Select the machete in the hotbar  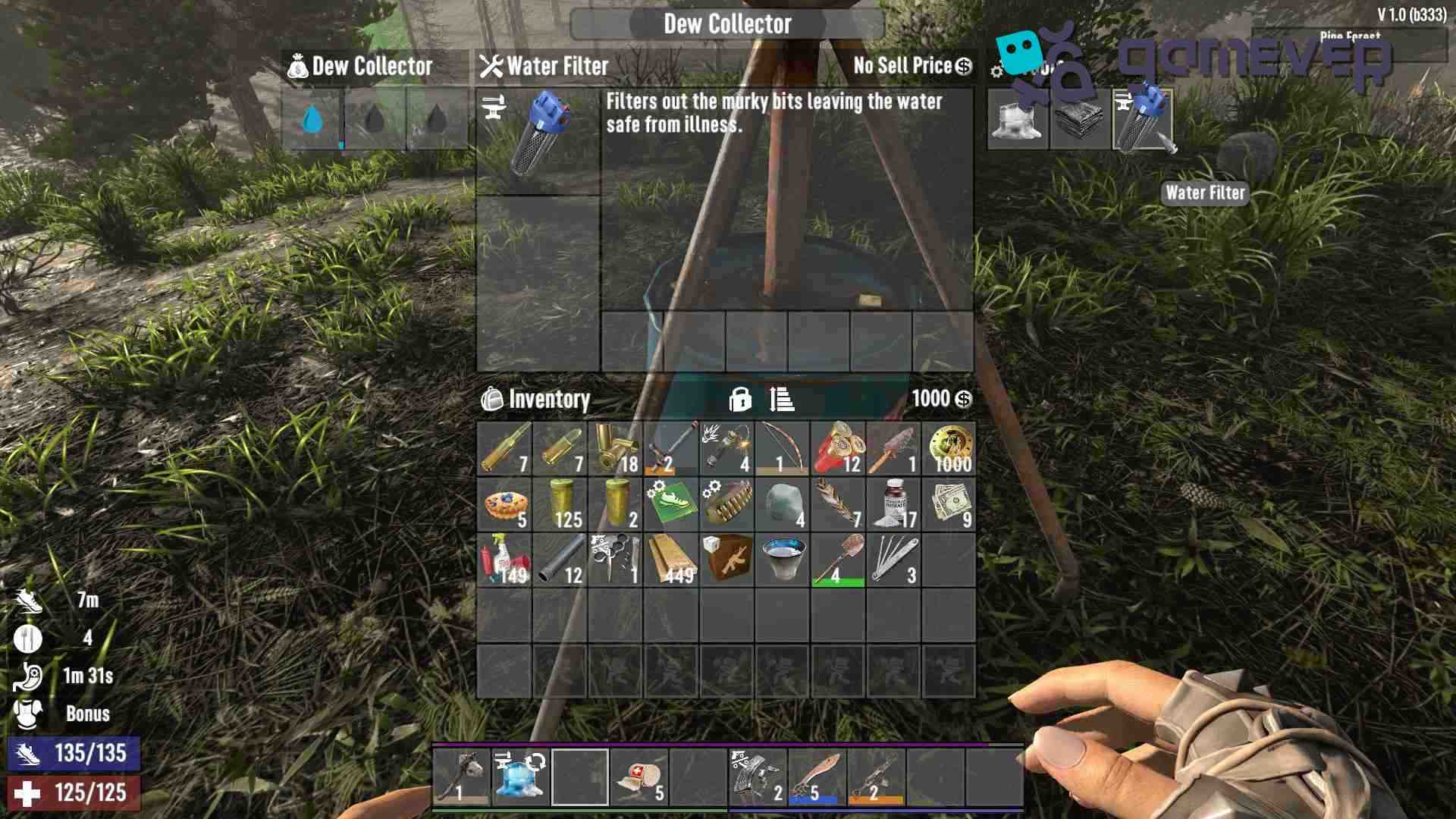[x=817, y=777]
